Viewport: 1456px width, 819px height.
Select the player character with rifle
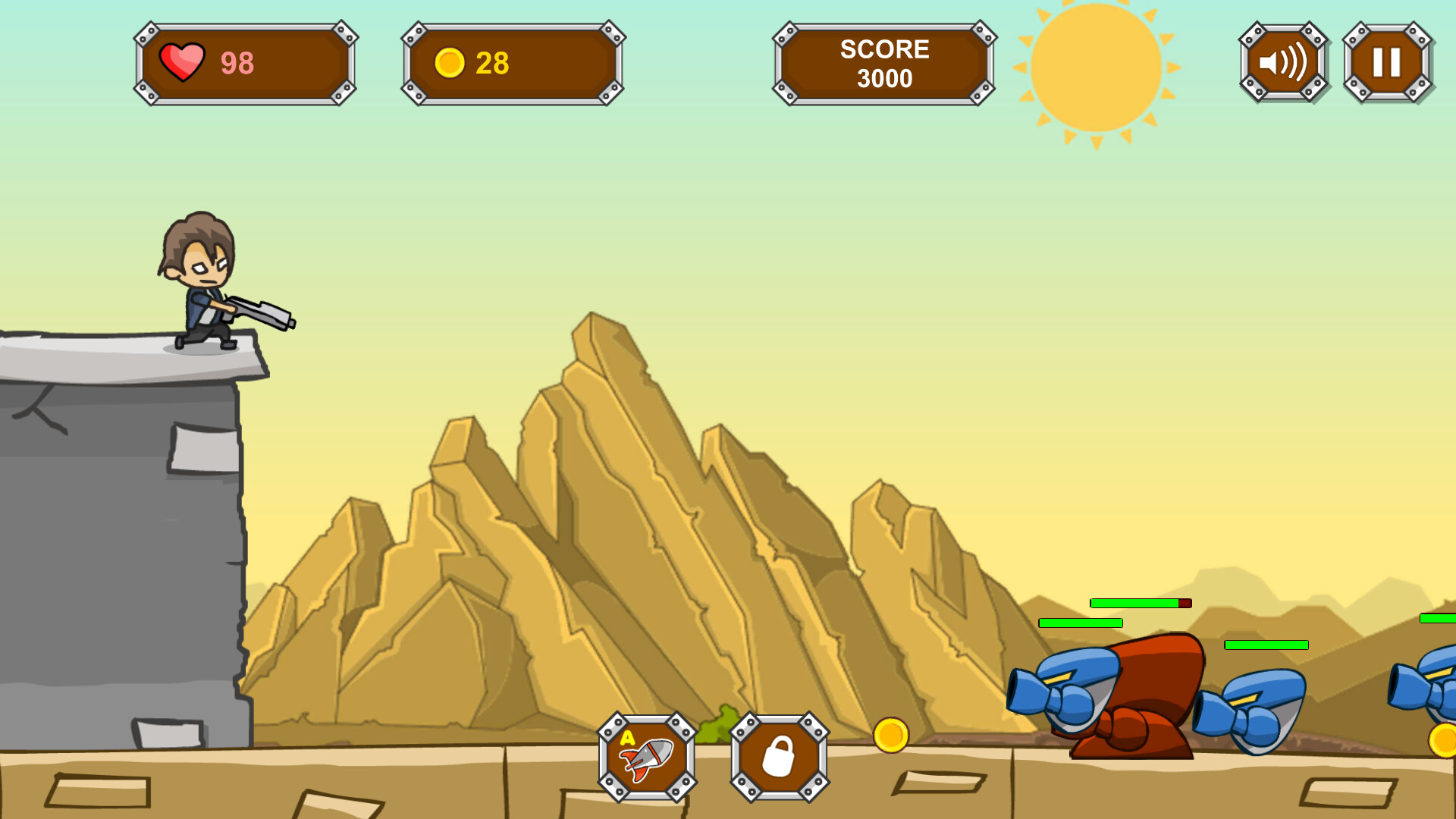tap(205, 288)
